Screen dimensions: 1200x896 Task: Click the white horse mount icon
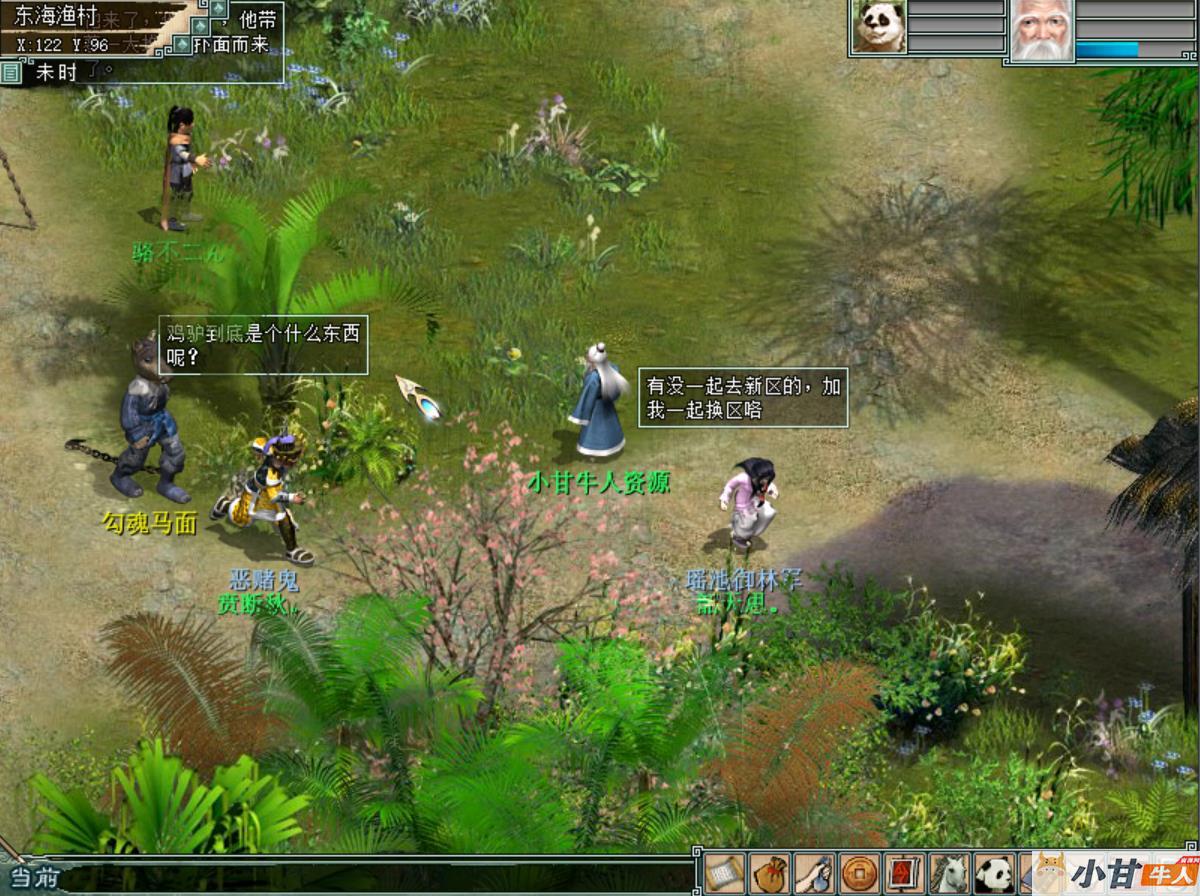coord(949,873)
